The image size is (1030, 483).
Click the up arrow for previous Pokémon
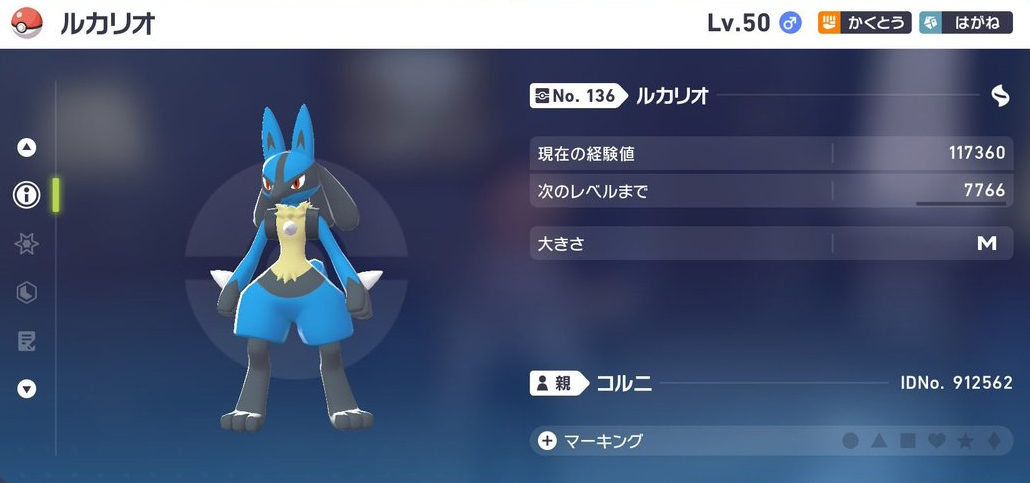pos(27,147)
